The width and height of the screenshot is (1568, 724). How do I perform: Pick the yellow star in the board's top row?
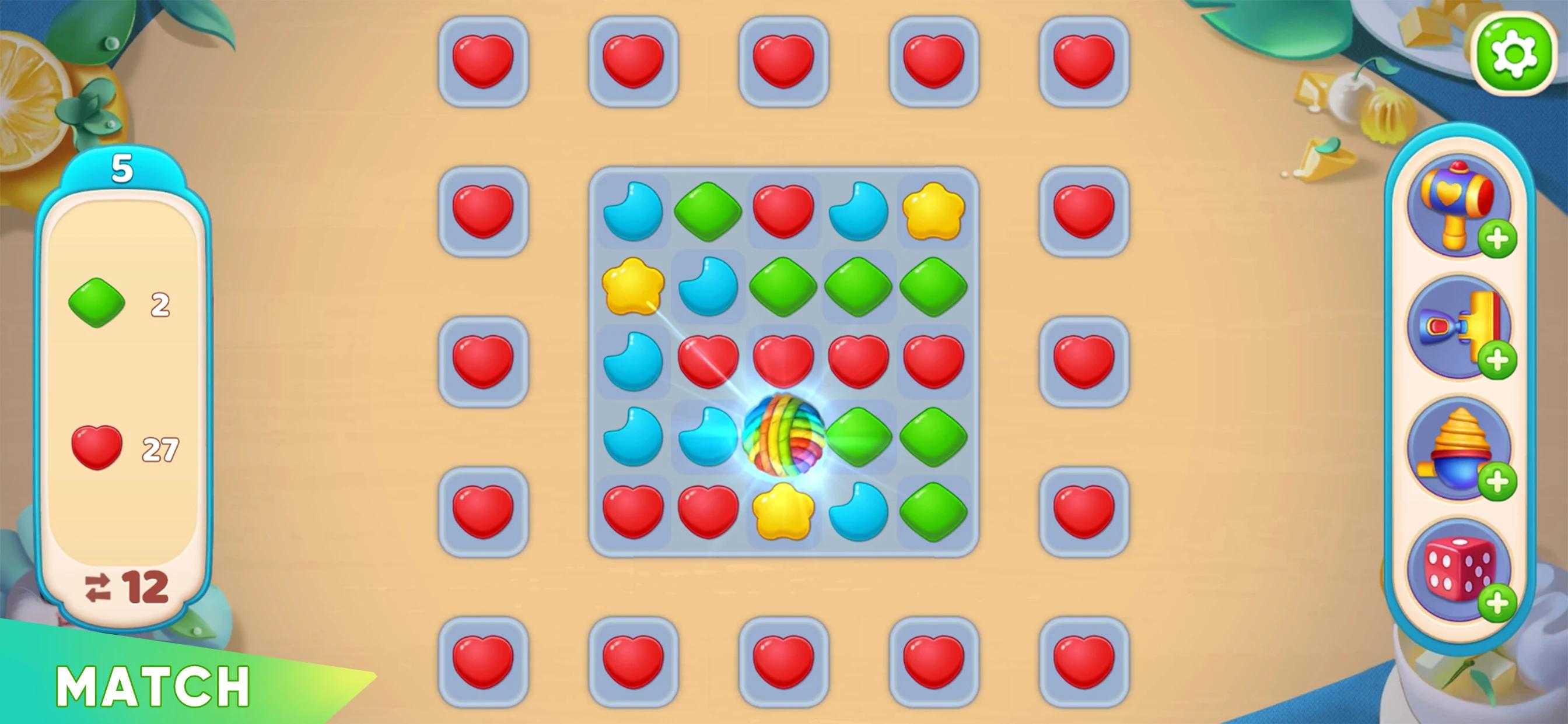(933, 210)
